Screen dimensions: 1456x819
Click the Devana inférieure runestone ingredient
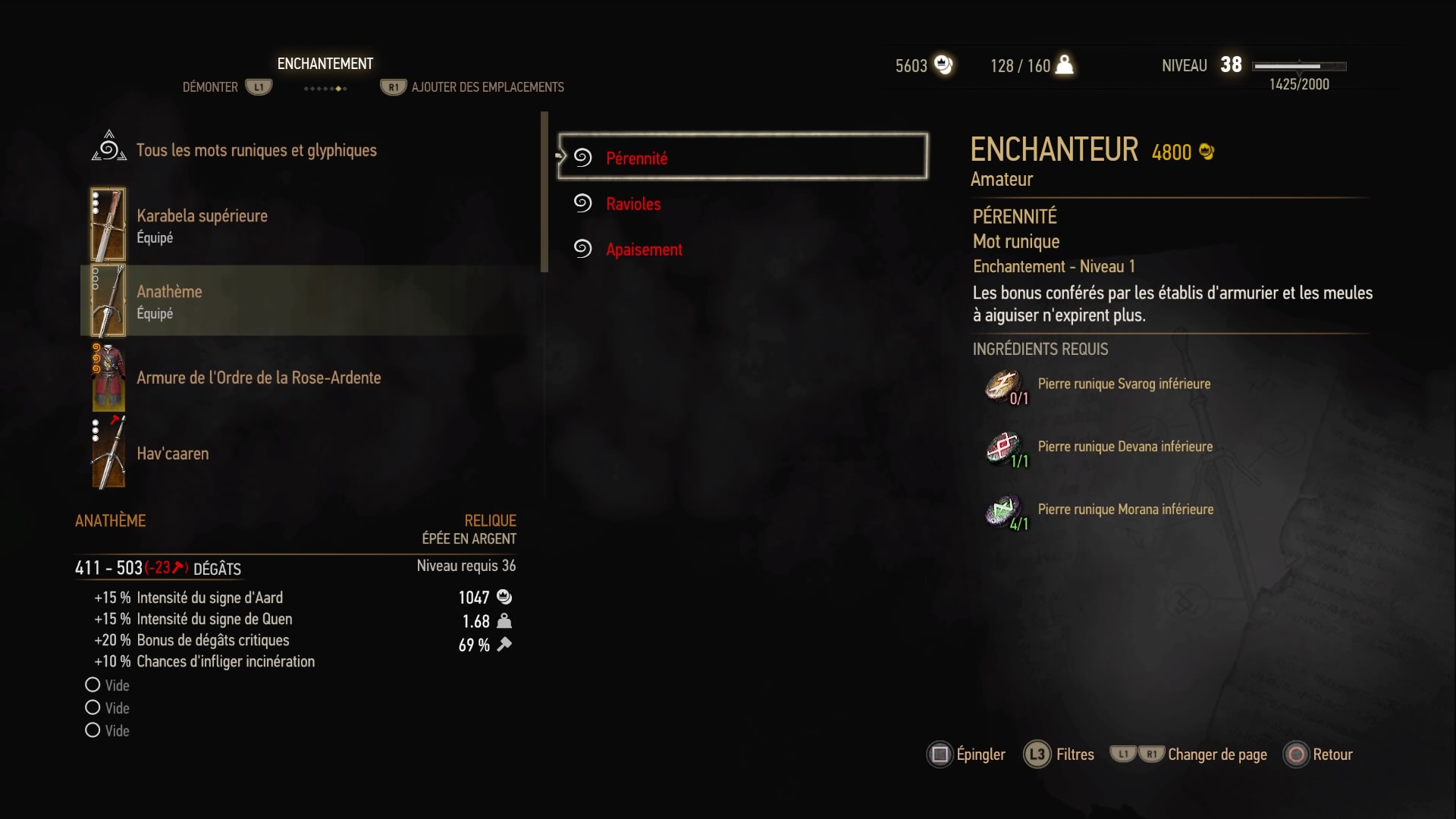(1125, 447)
